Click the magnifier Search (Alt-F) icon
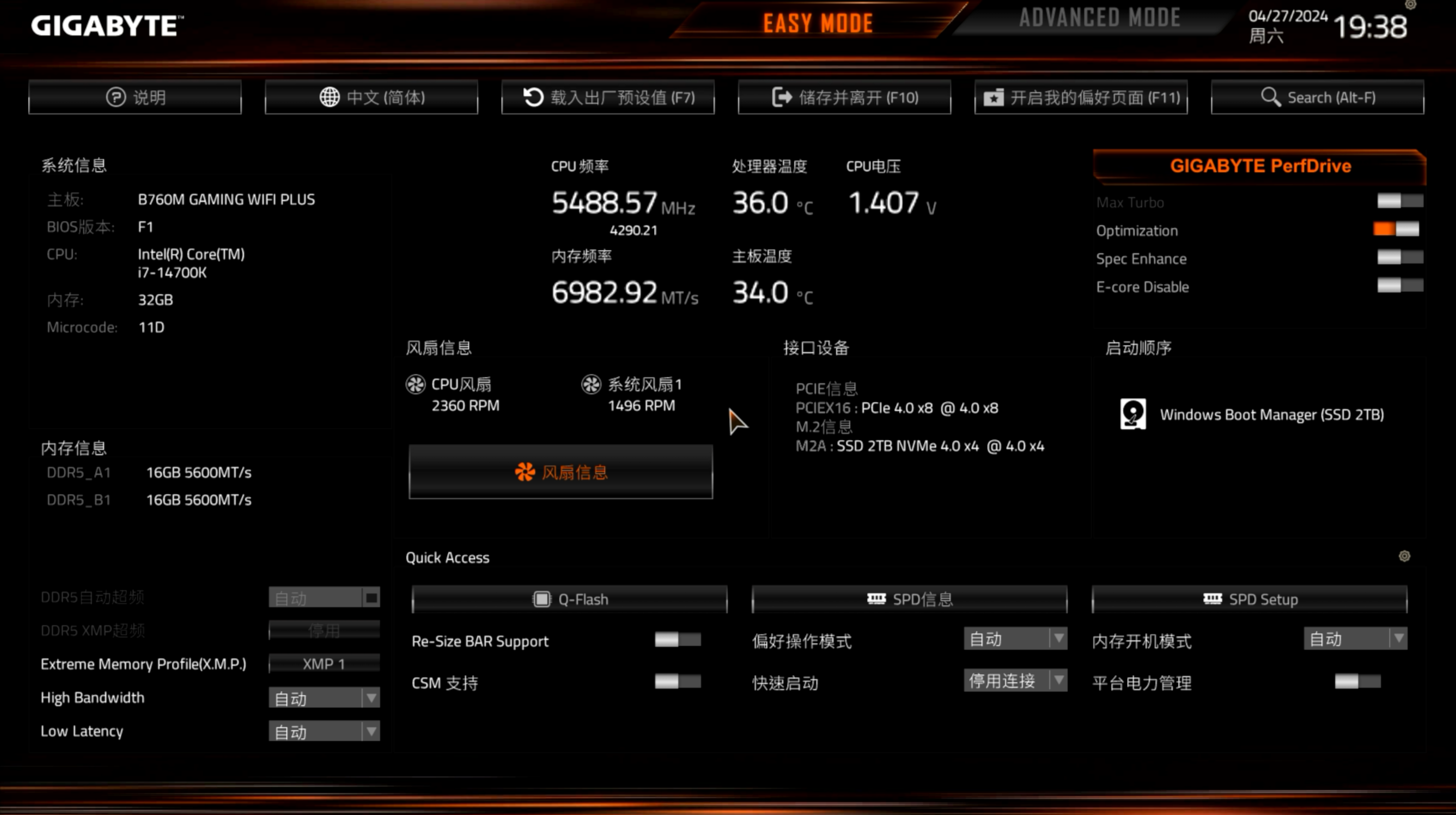The height and width of the screenshot is (815, 1456). click(x=1272, y=97)
